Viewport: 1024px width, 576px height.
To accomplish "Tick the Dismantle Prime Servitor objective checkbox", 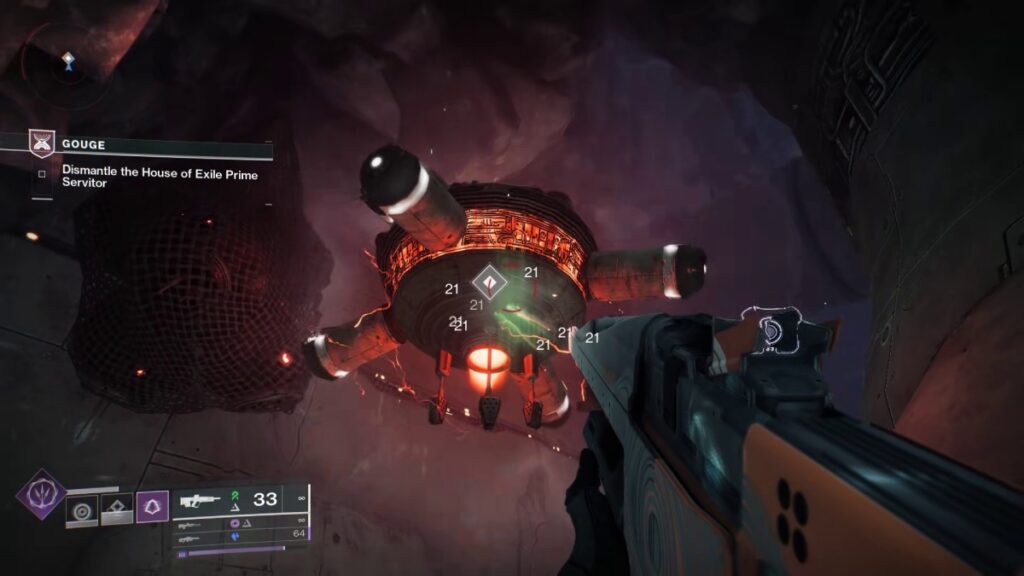I will tap(42, 172).
